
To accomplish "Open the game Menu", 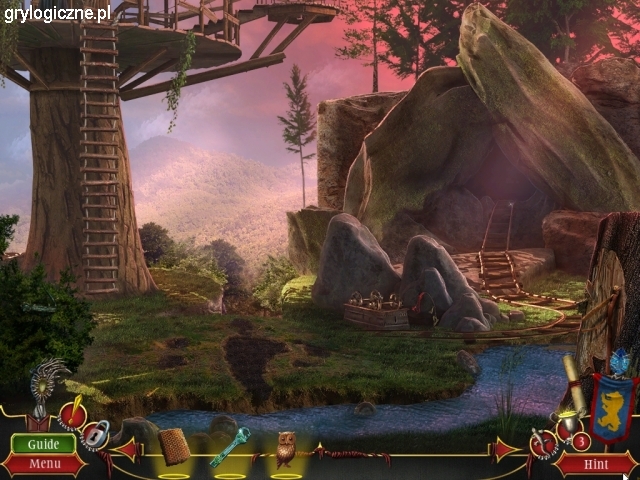I will [43, 464].
